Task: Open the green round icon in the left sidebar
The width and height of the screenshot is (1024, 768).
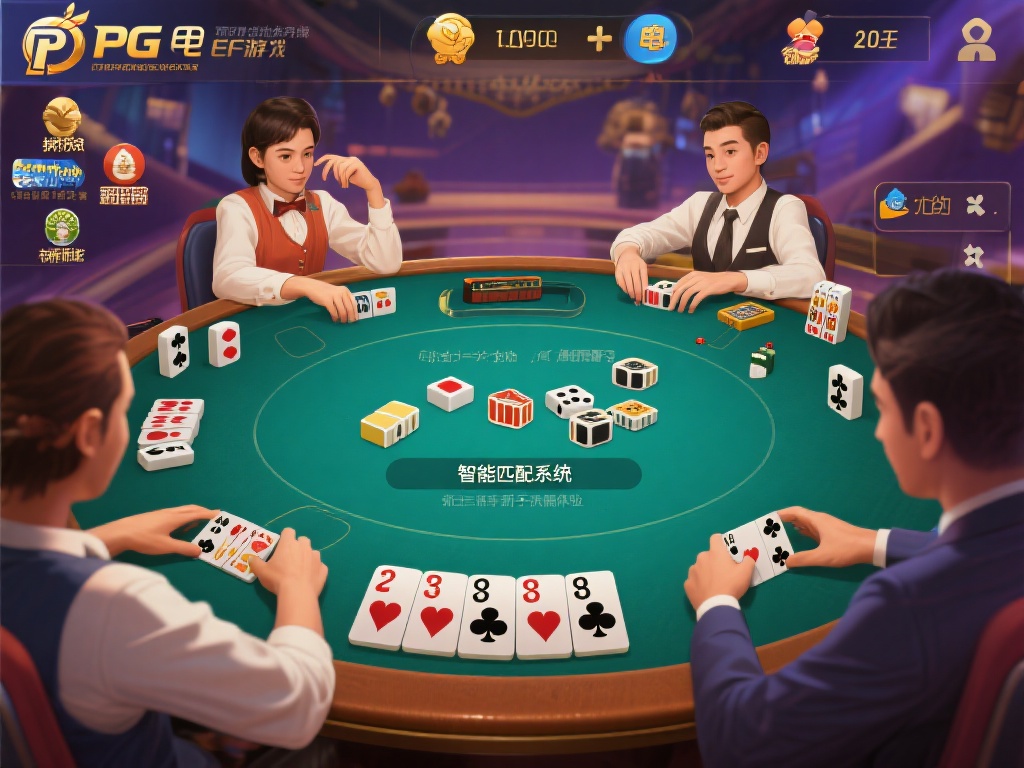Action: 62,227
